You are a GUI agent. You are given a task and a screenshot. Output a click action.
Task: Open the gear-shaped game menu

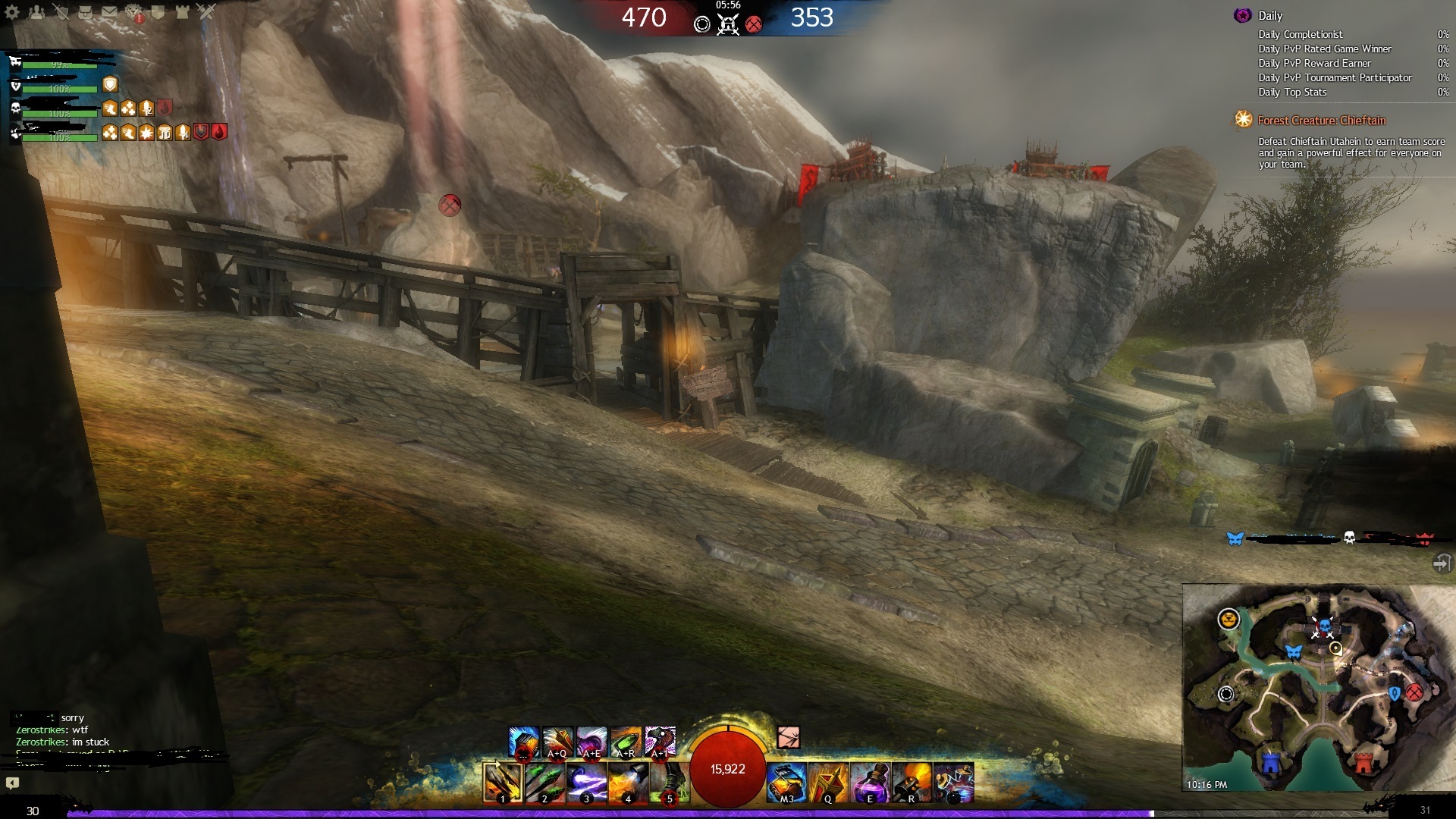coord(12,11)
